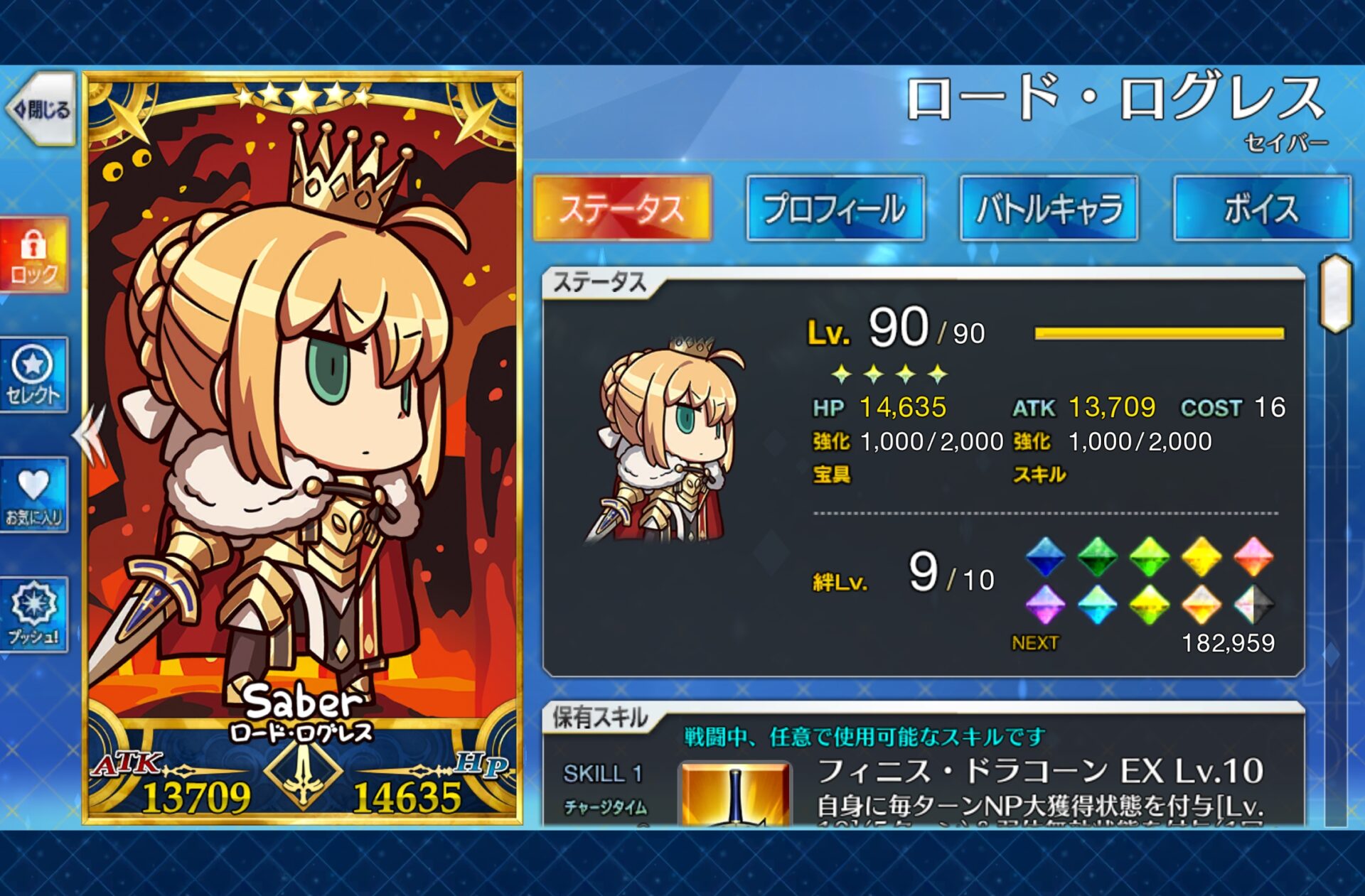Open the プロフィール tab

(x=835, y=208)
